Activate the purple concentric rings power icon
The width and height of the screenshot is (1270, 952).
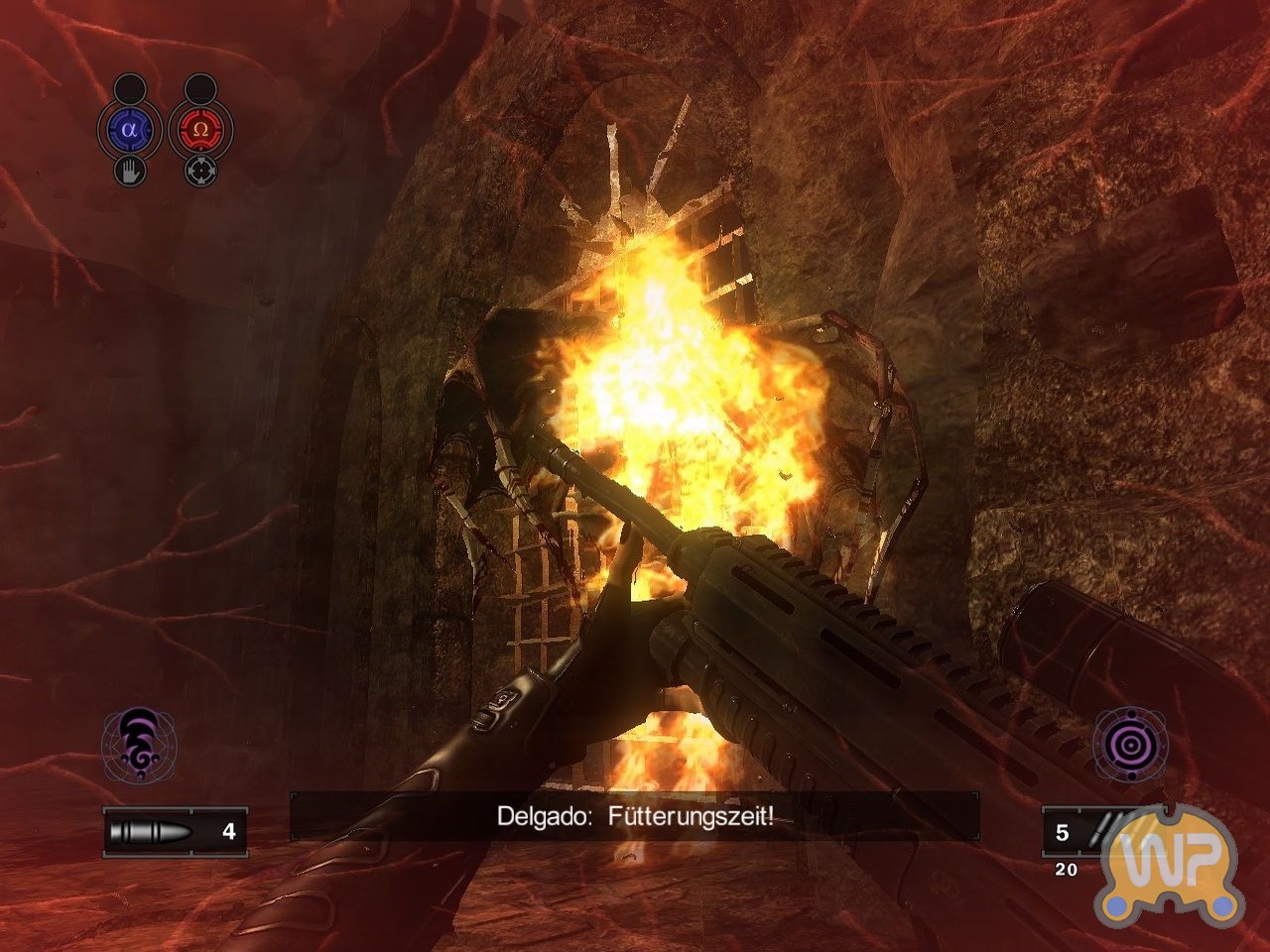coord(1130,743)
